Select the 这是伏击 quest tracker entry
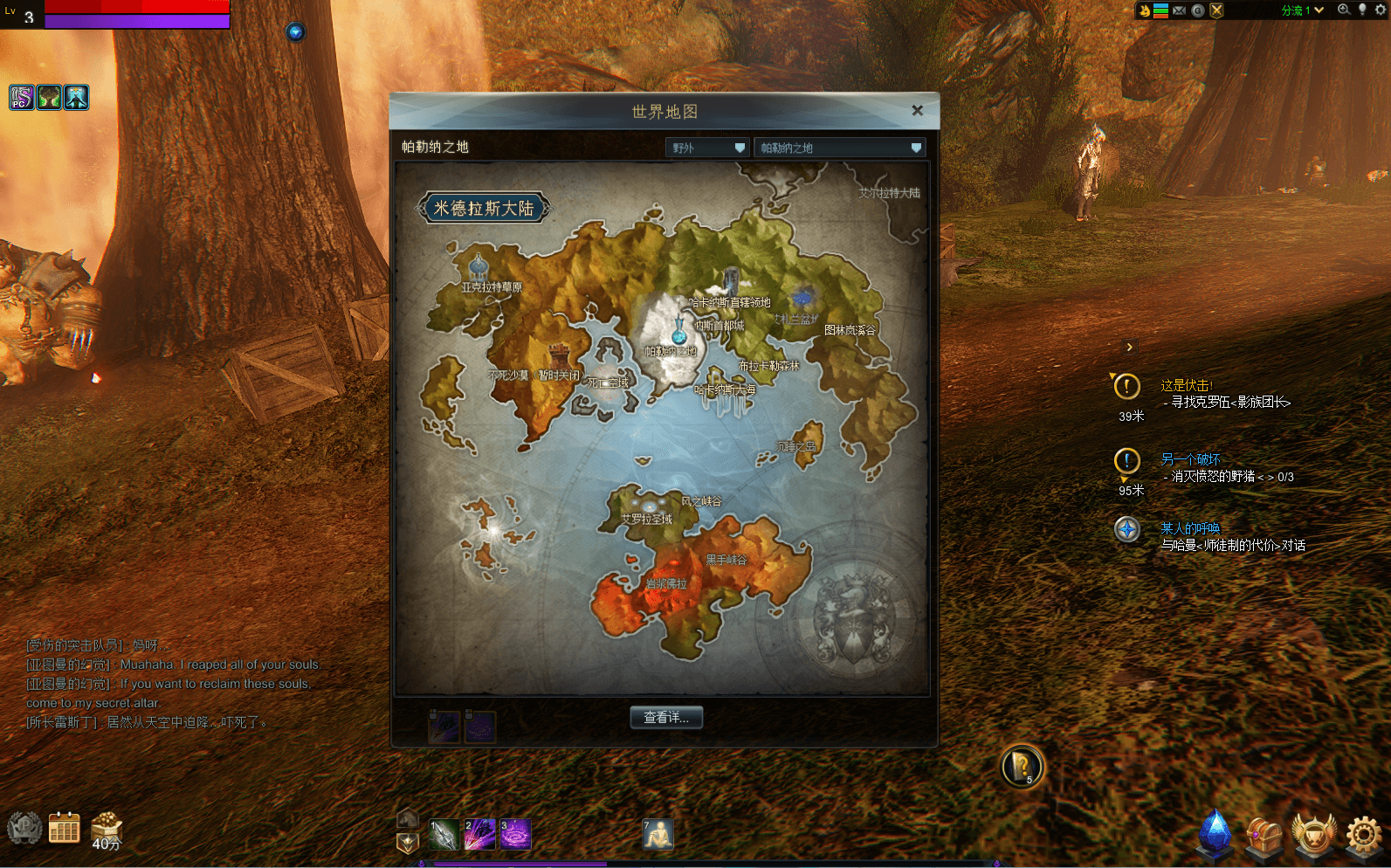The image size is (1391, 868). click(1187, 385)
